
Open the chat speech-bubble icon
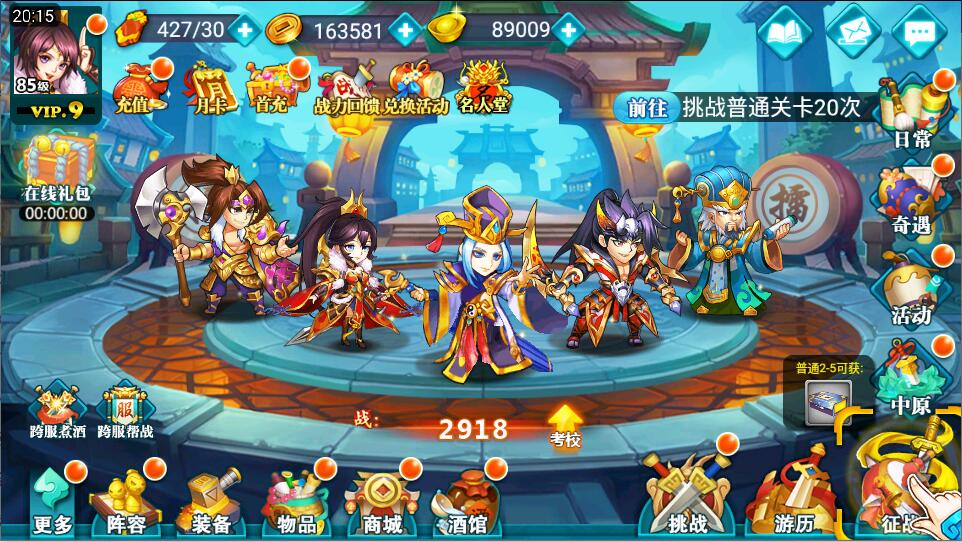point(919,34)
